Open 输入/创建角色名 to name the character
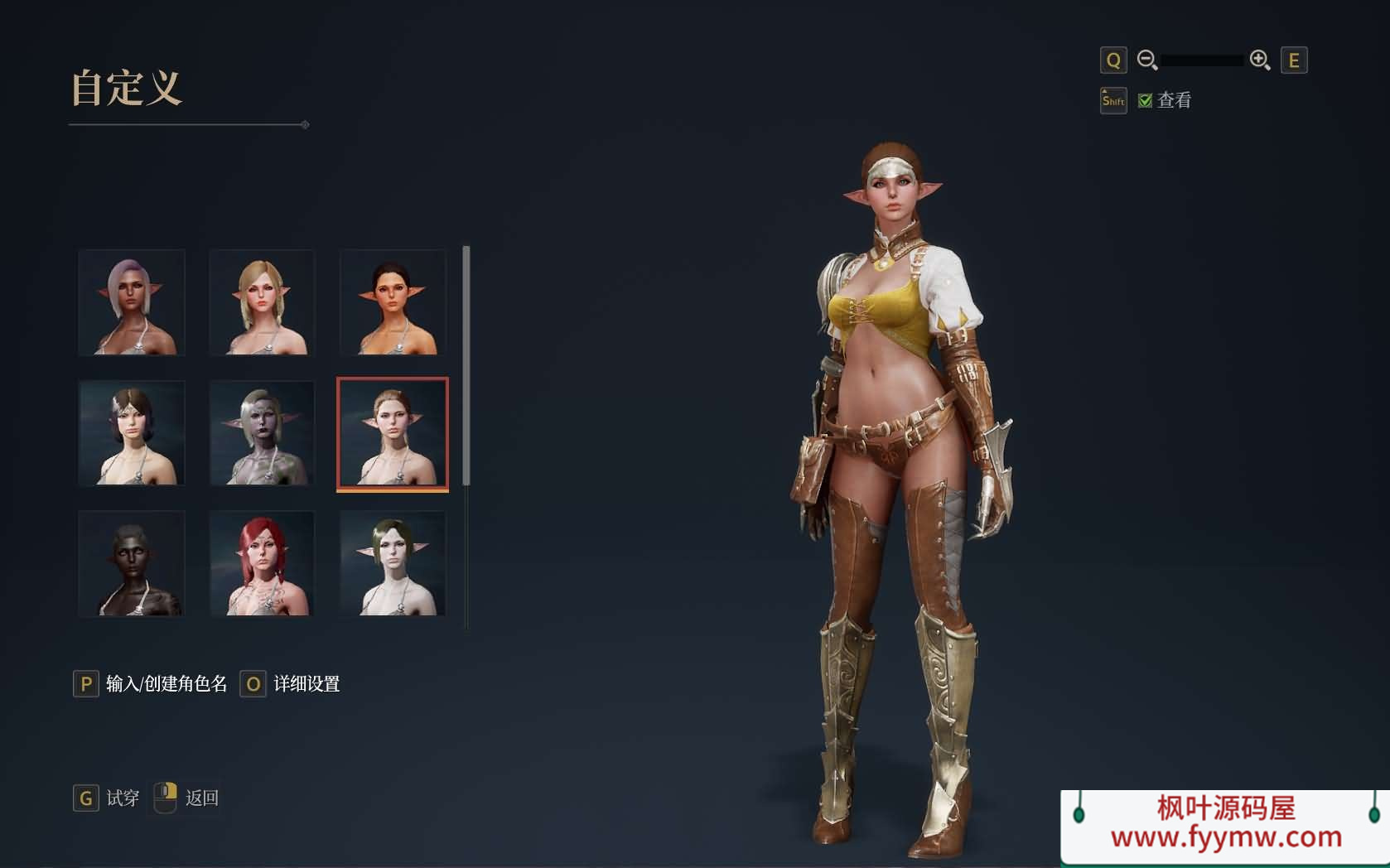 click(166, 684)
